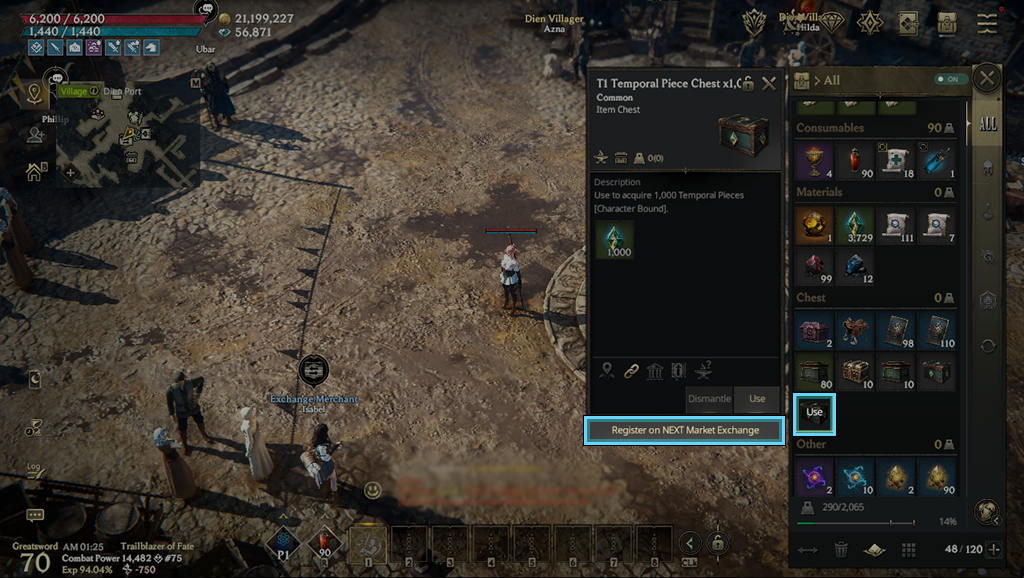Open the home icon below the map pin

point(34,172)
